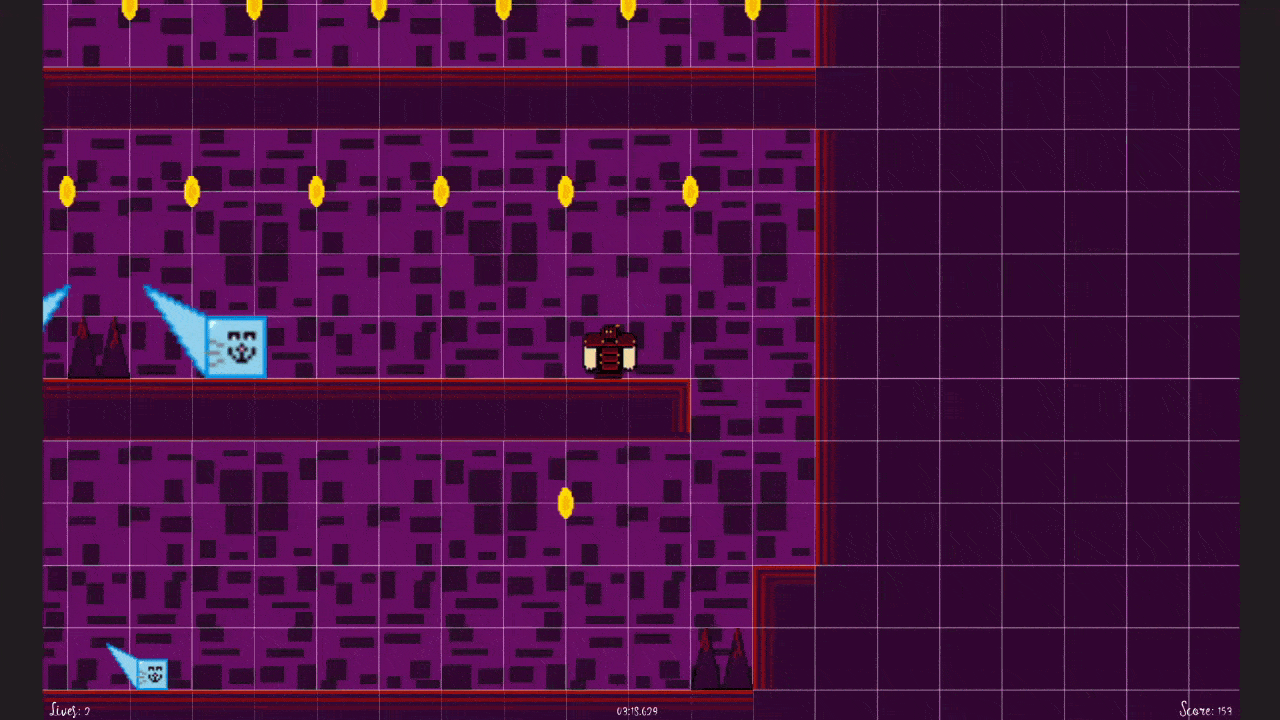Click the rightmost coin along the top edge
The width and height of the screenshot is (1280, 720).
753,9
